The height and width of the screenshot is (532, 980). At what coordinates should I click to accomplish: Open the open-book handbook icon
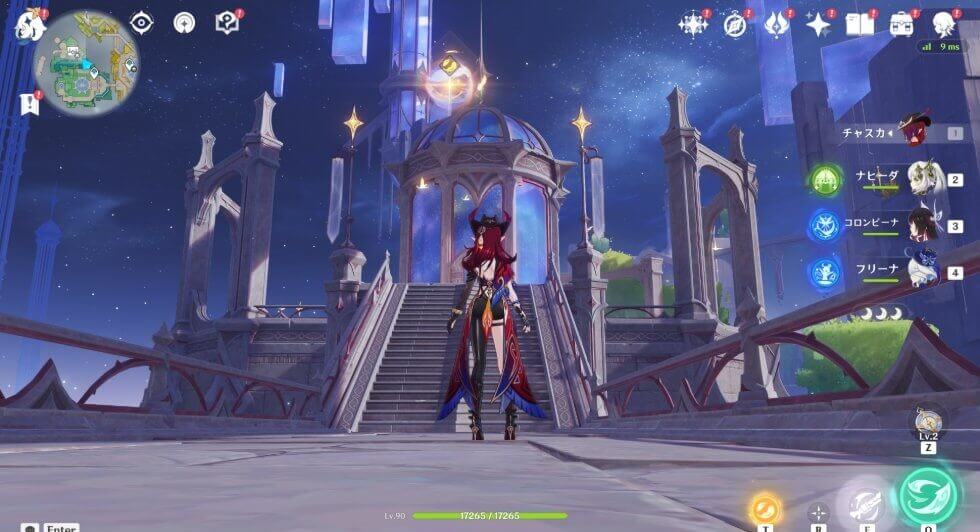pos(859,25)
